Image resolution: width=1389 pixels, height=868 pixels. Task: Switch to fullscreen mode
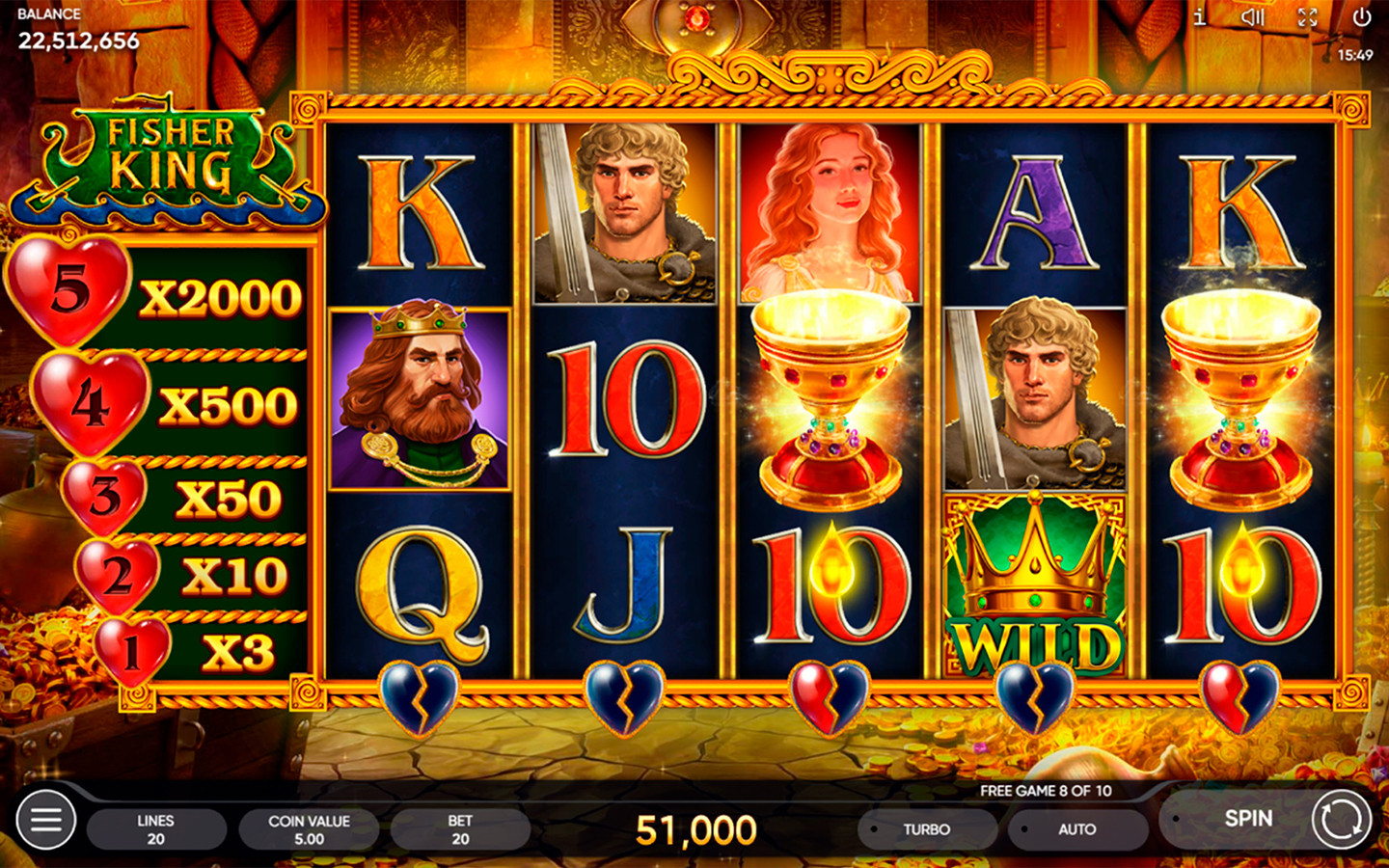point(1307,17)
